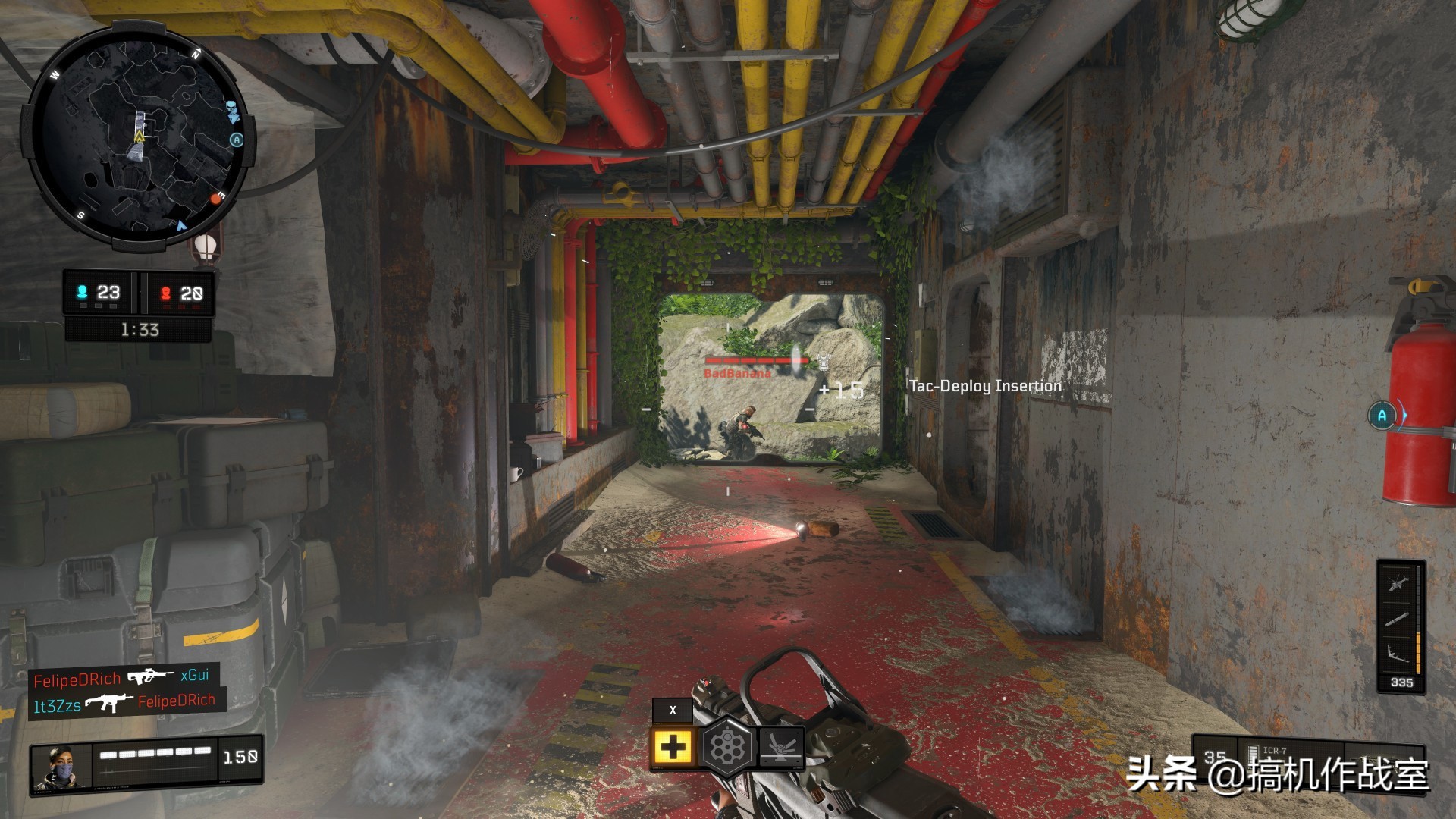
Task: Activate the revolver cylinder specialist weapon icon
Action: 726,748
